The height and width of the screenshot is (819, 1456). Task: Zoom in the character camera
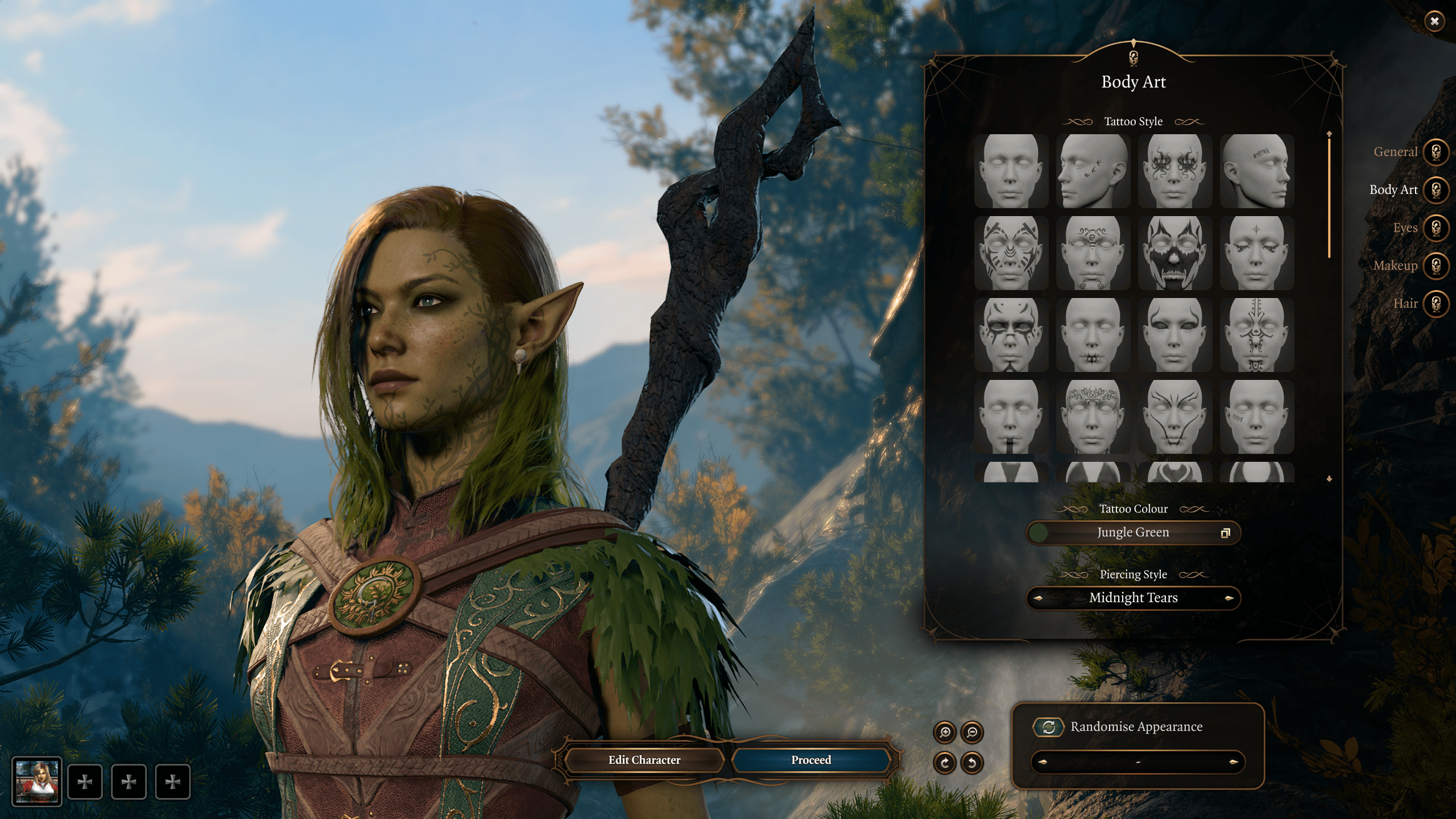coord(945,733)
